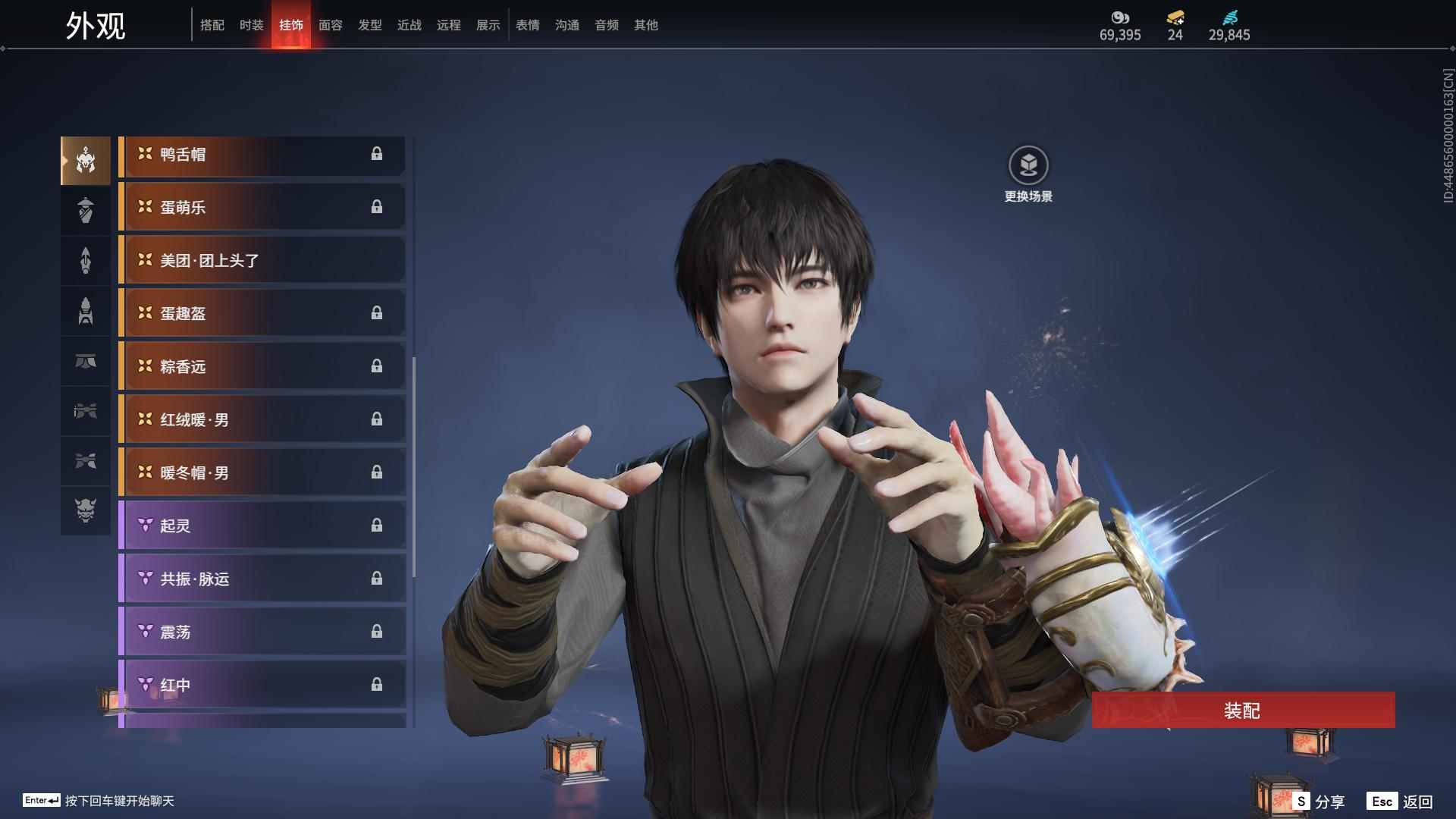Open the 近战 weapon appearance tab
Image resolution: width=1456 pixels, height=819 pixels.
click(409, 25)
